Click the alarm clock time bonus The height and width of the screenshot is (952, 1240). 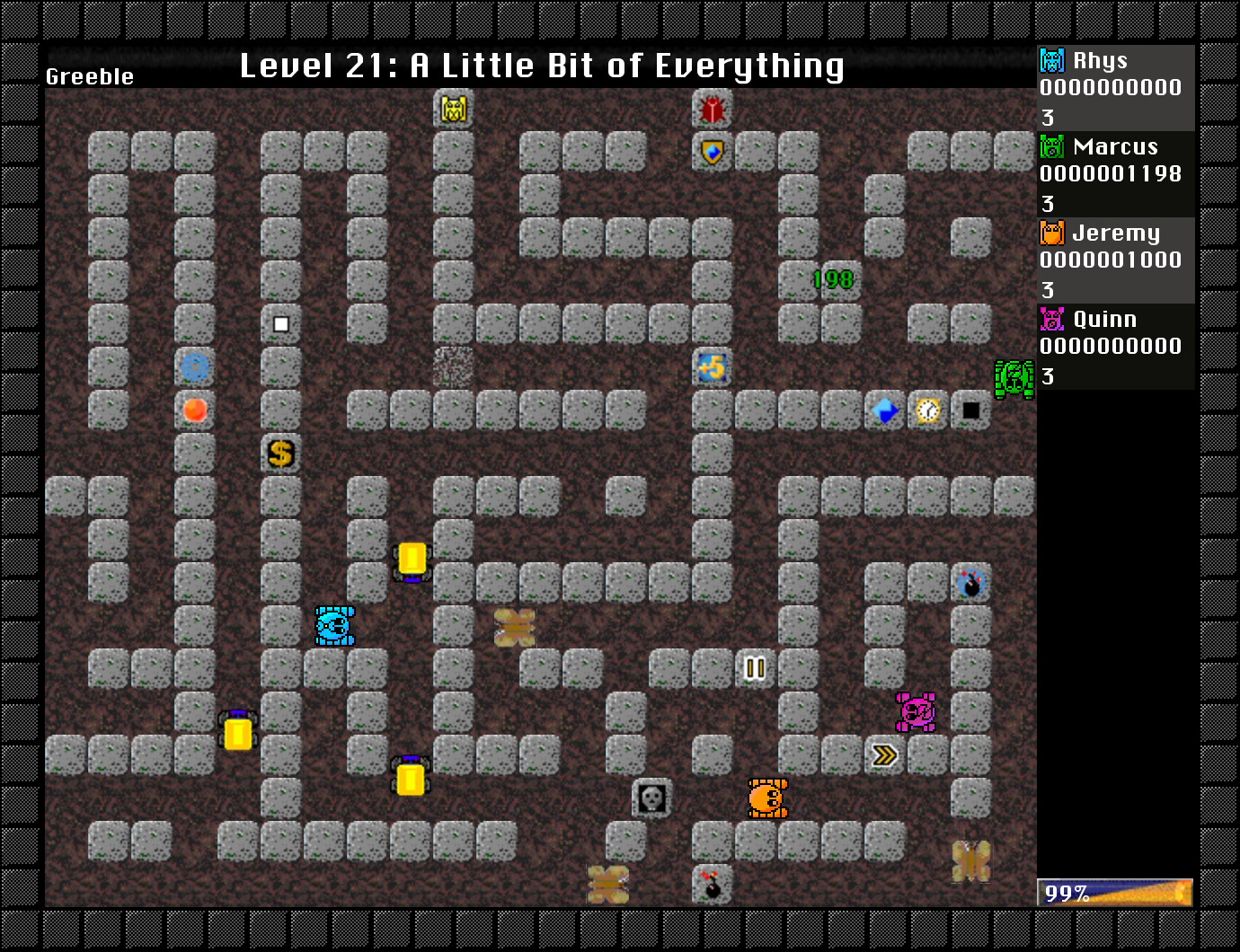pos(927,410)
